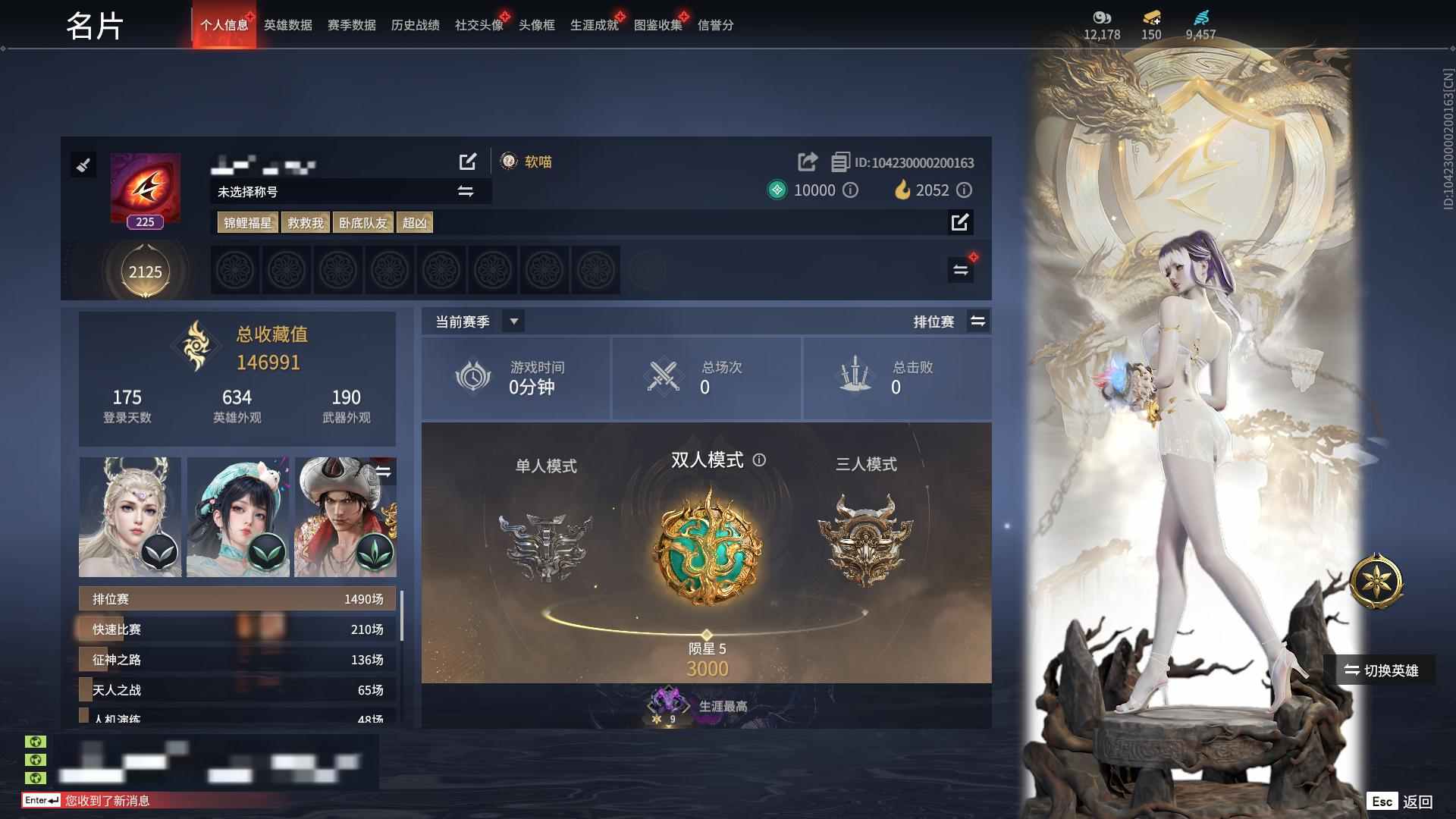Viewport: 1456px width, 819px height.
Task: Open the nameplate edit pencil icon
Action: click(469, 162)
